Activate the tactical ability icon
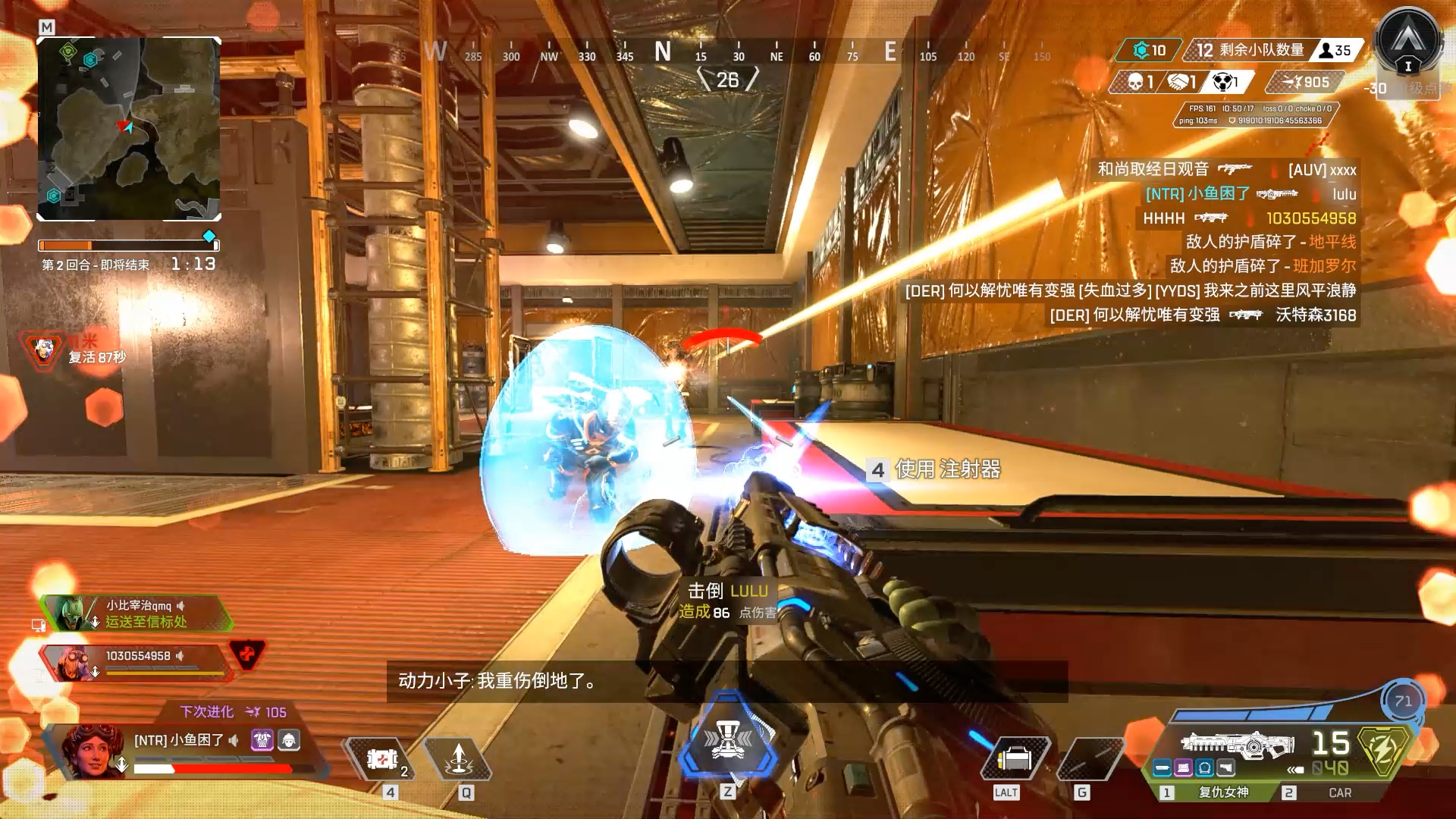This screenshot has height=819, width=1456. coord(458,759)
